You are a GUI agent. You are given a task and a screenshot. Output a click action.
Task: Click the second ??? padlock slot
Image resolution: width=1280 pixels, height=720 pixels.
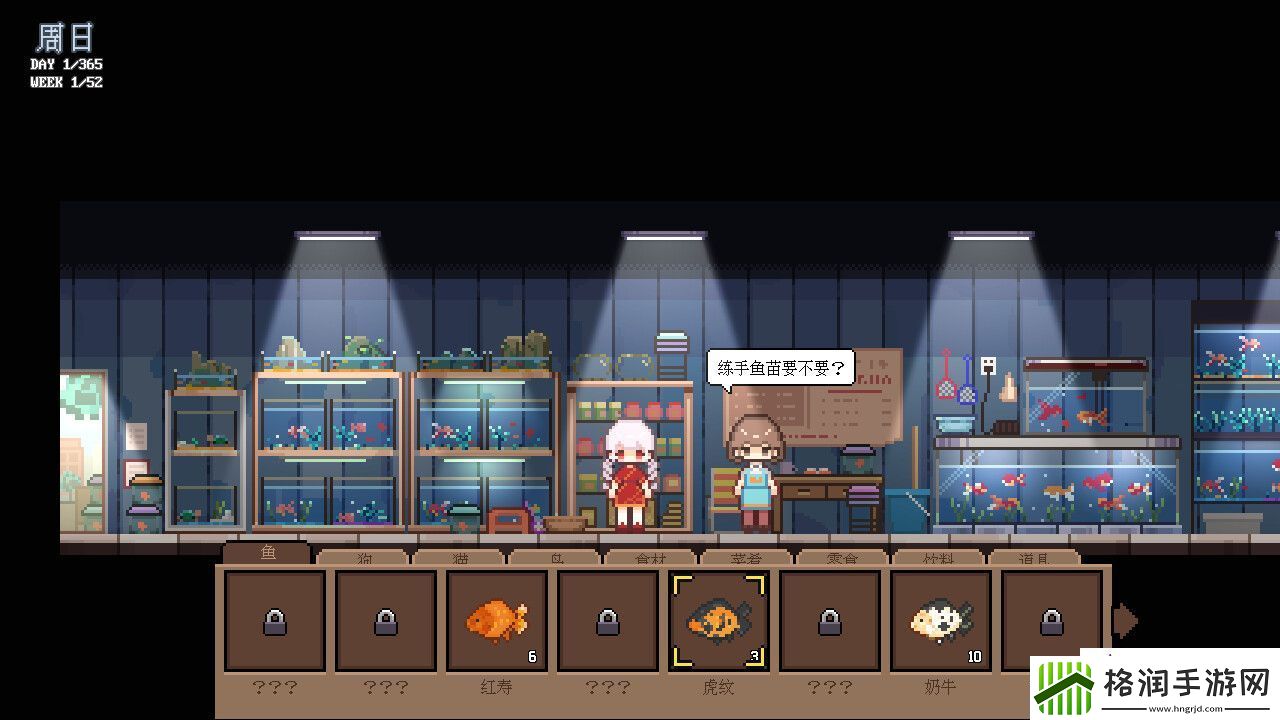click(385, 620)
